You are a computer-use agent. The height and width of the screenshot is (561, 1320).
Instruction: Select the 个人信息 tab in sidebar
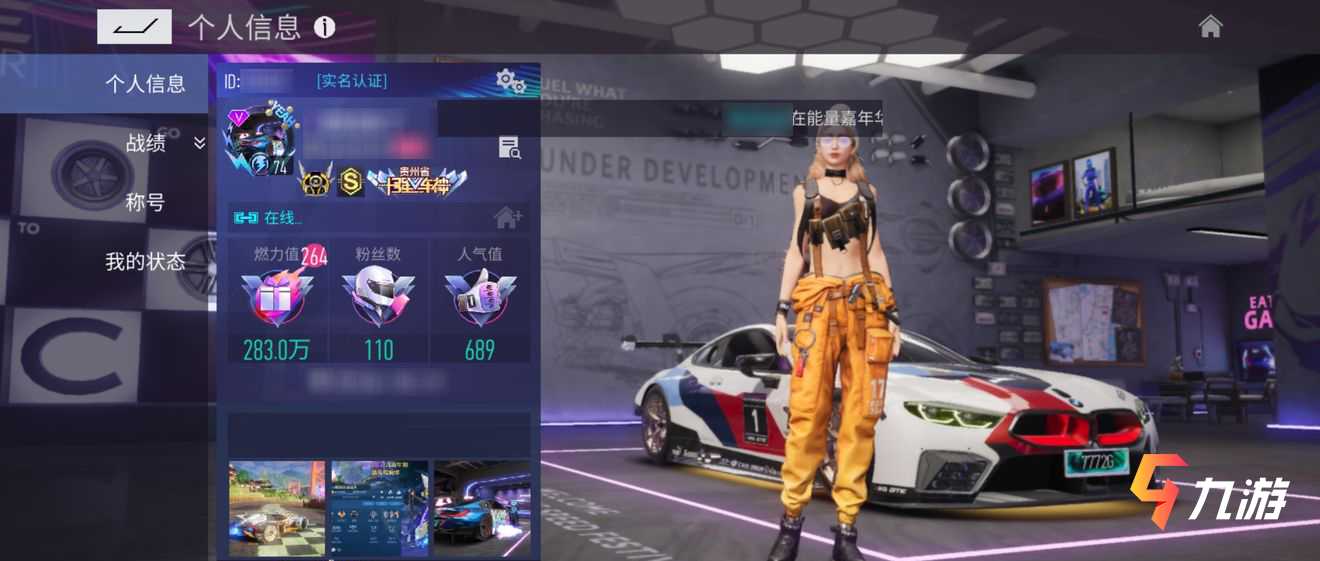[x=145, y=84]
